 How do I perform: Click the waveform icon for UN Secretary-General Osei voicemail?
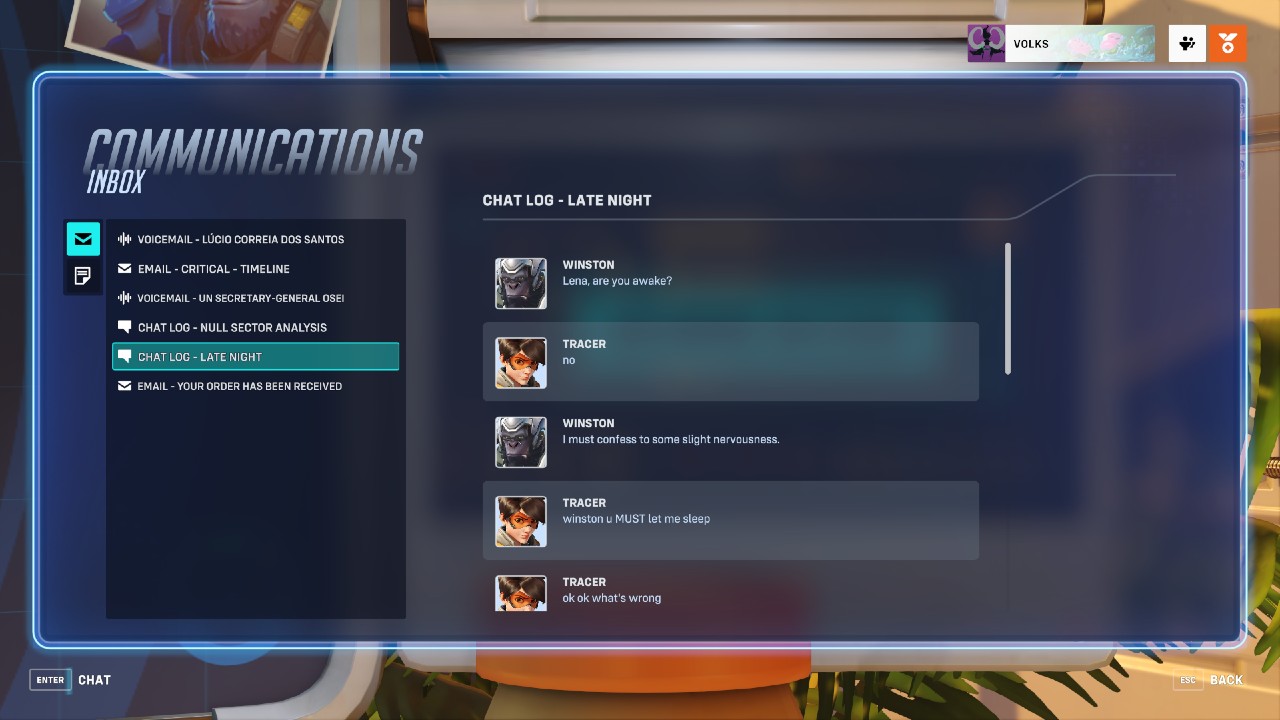pyautogui.click(x=124, y=298)
